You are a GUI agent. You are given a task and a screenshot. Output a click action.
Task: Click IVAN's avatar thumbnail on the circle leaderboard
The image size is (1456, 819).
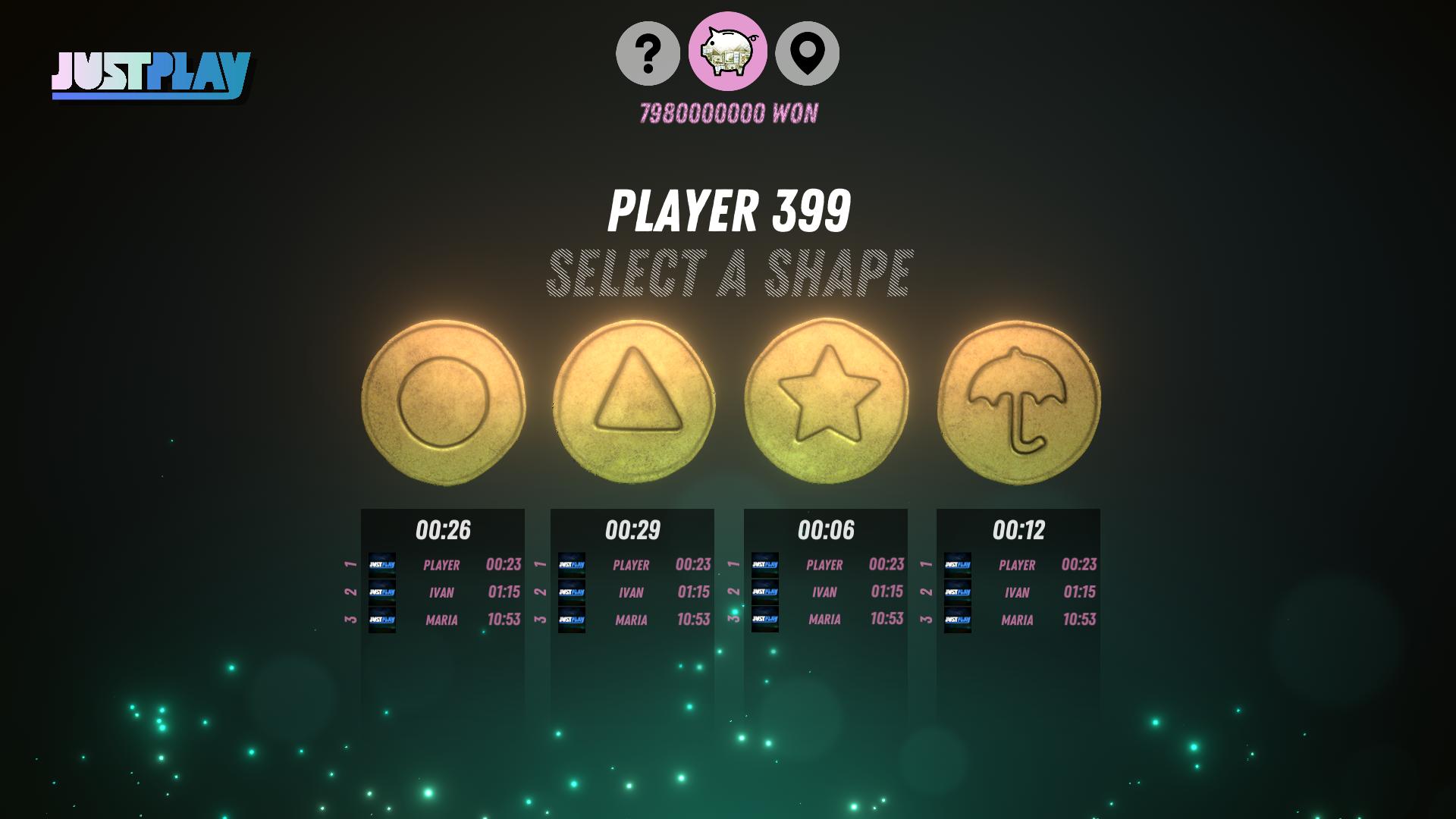(382, 592)
